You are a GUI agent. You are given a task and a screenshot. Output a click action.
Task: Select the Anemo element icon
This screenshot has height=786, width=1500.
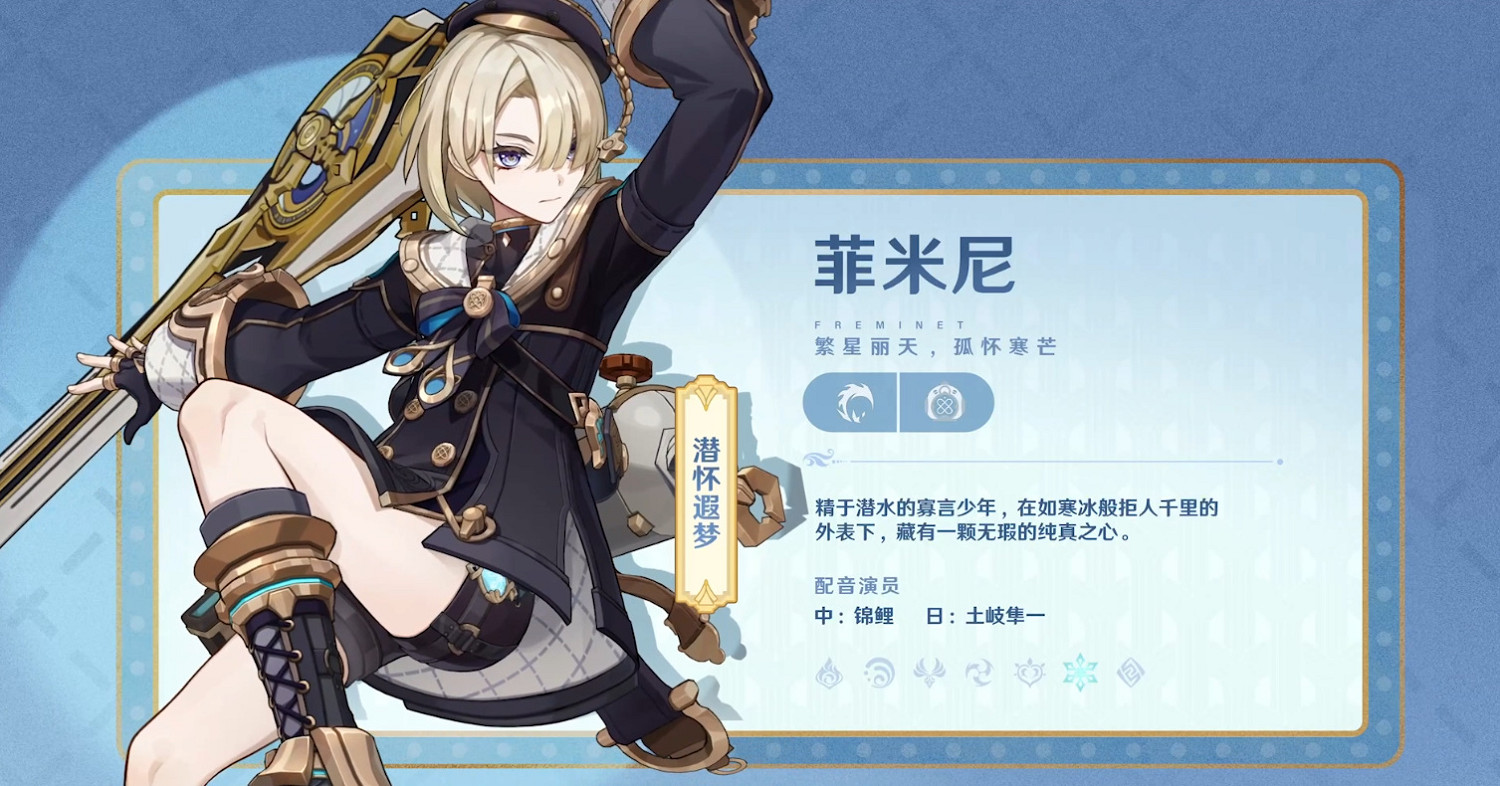(x=928, y=672)
